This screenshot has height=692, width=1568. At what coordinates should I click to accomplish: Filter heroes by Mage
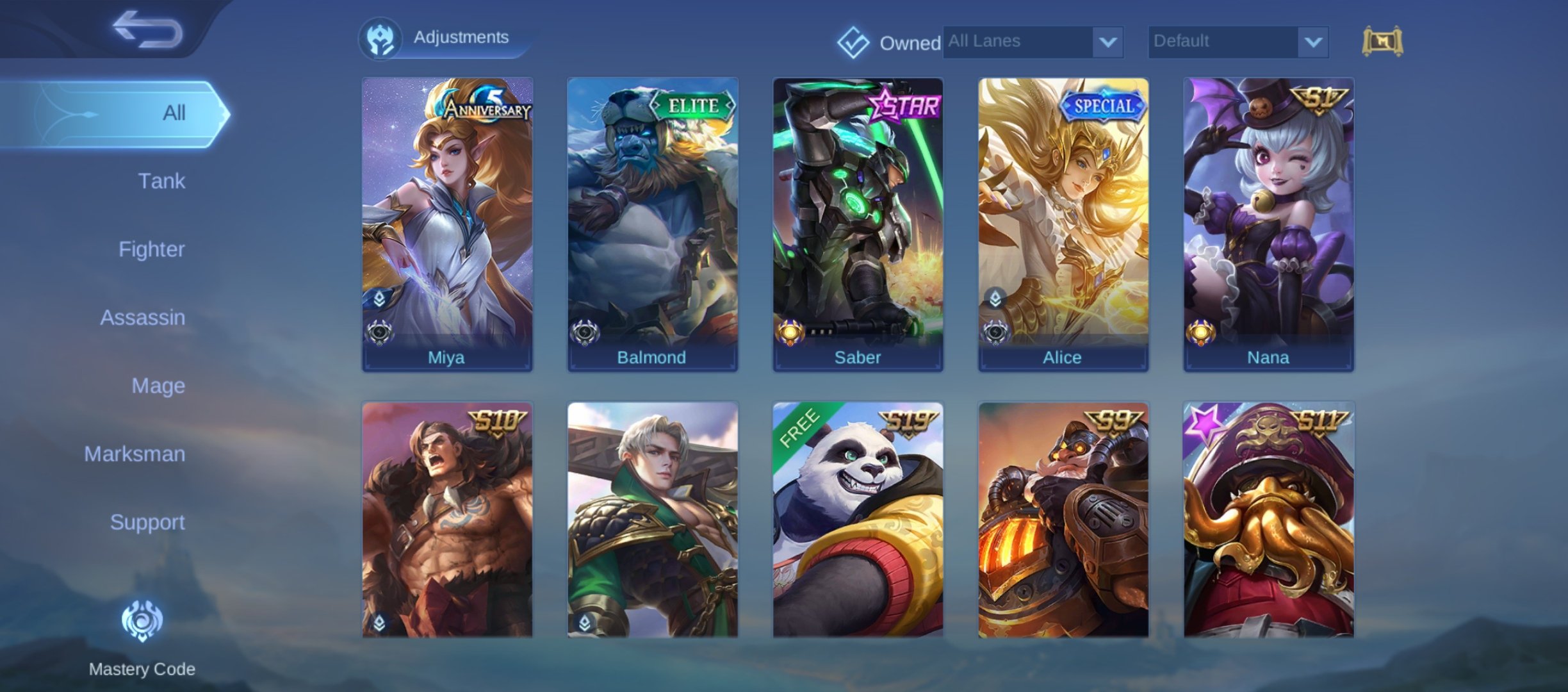[x=158, y=386]
